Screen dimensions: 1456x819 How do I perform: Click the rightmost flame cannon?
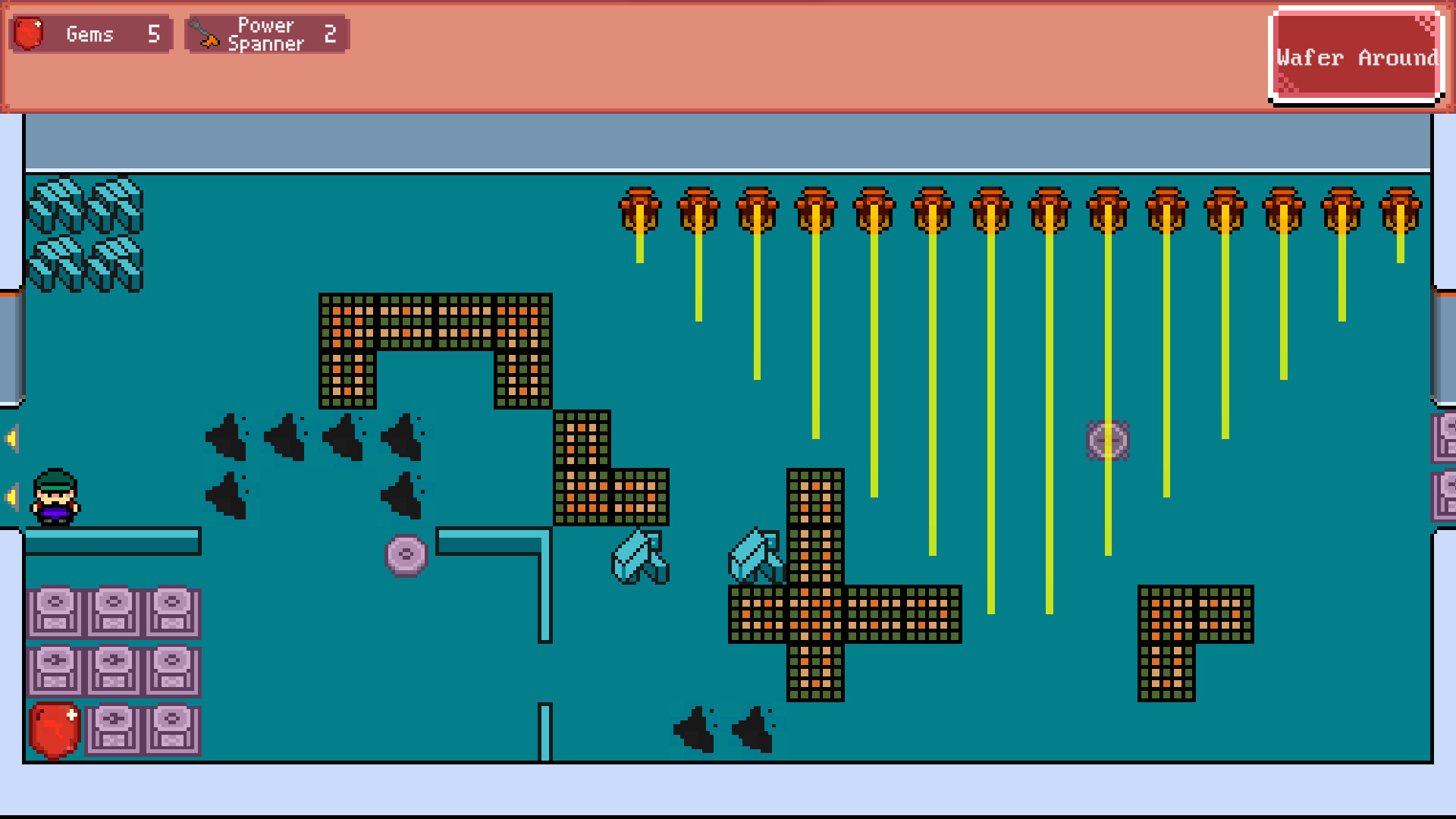(x=1399, y=211)
